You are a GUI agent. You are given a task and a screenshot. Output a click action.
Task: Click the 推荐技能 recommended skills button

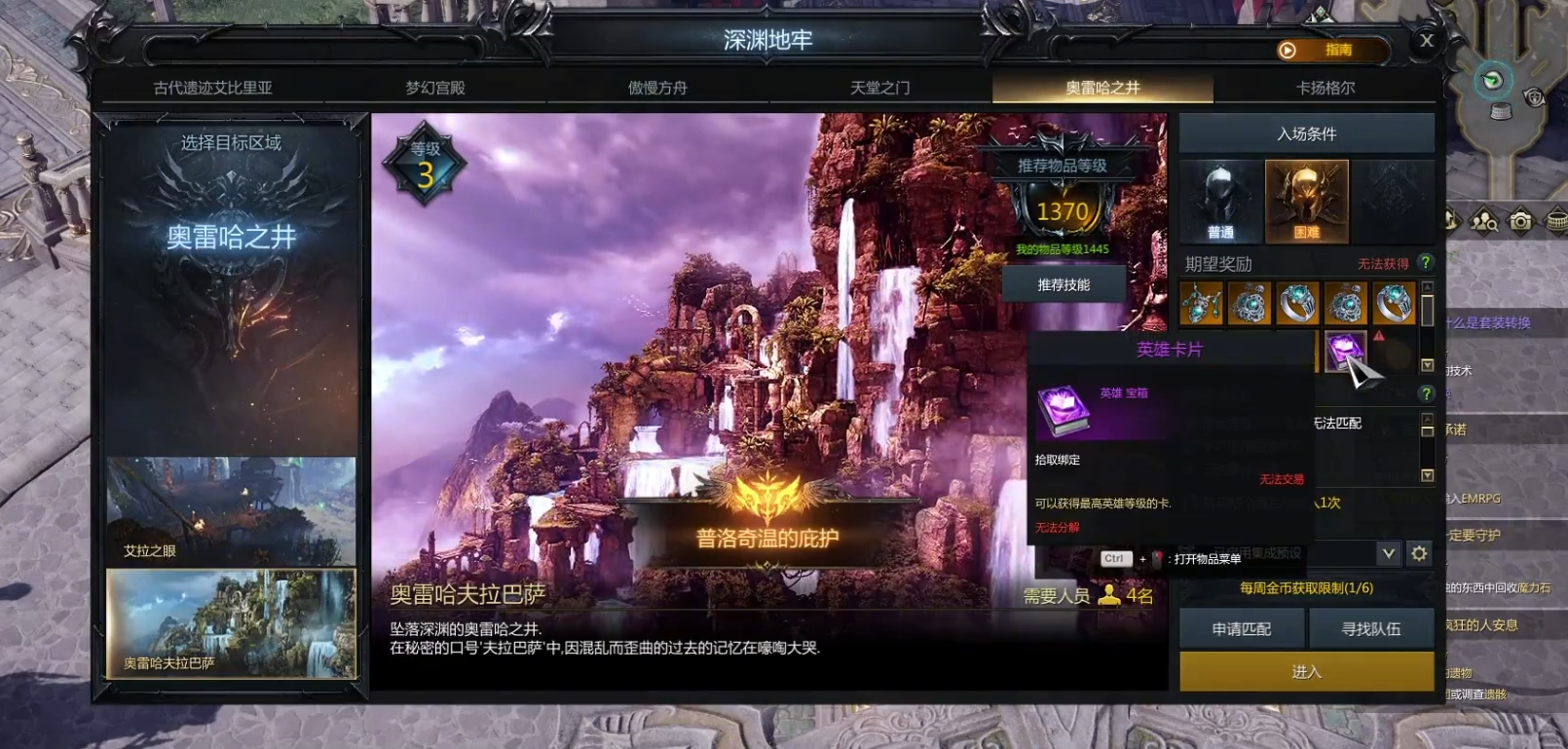pos(1064,282)
